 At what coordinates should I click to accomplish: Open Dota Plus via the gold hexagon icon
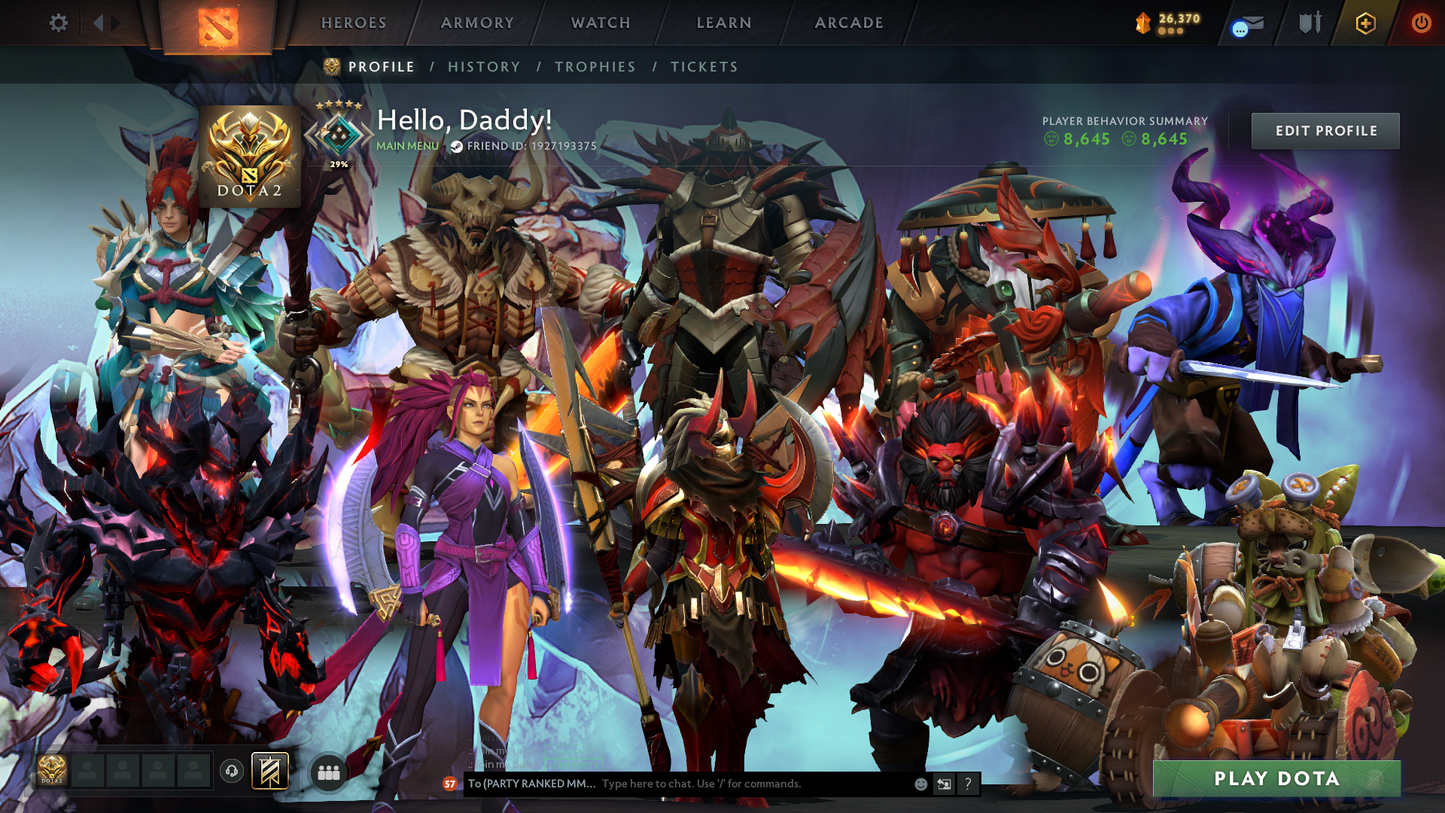pyautogui.click(x=1366, y=22)
